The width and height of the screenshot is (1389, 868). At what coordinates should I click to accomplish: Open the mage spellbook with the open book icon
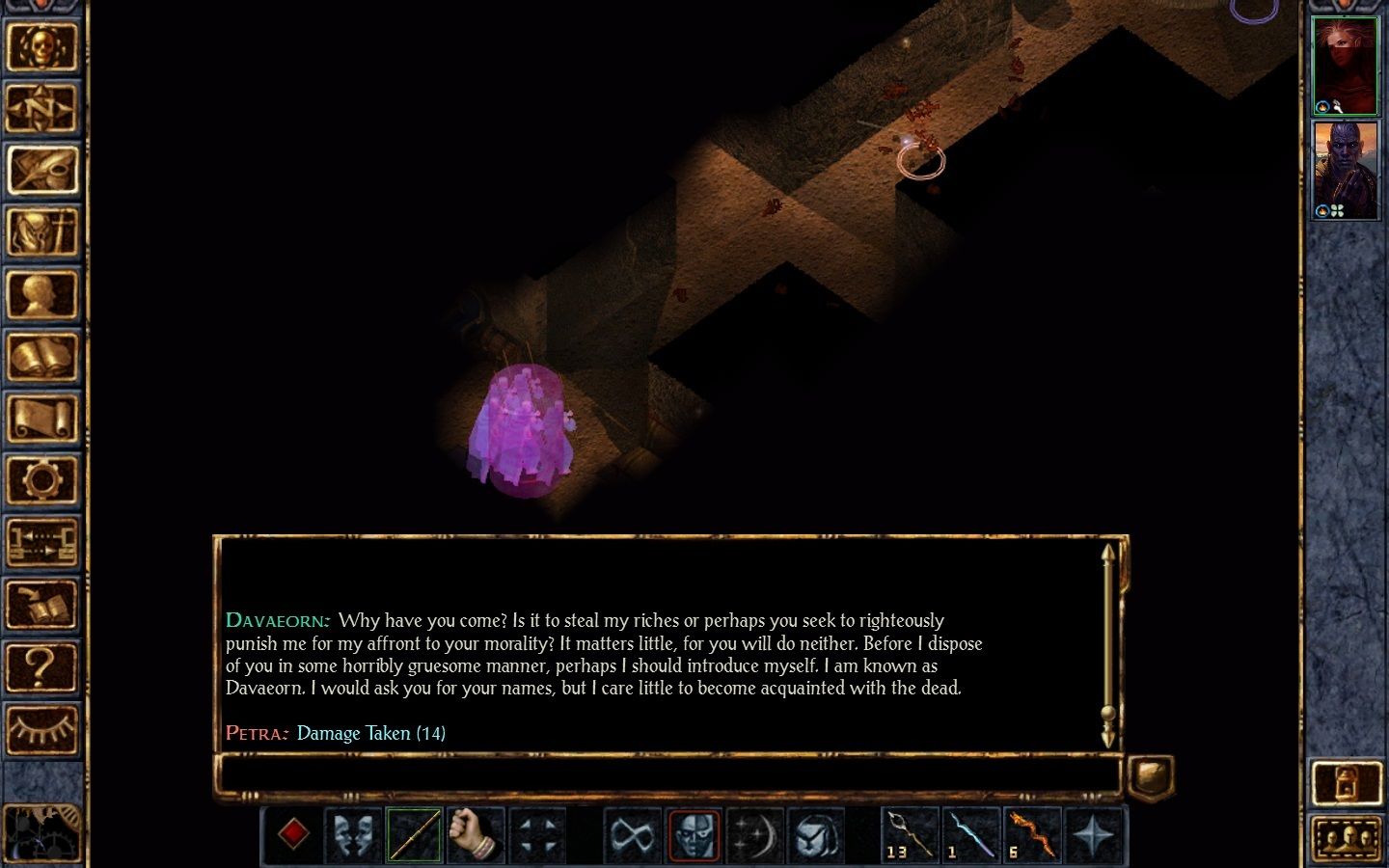[41, 358]
